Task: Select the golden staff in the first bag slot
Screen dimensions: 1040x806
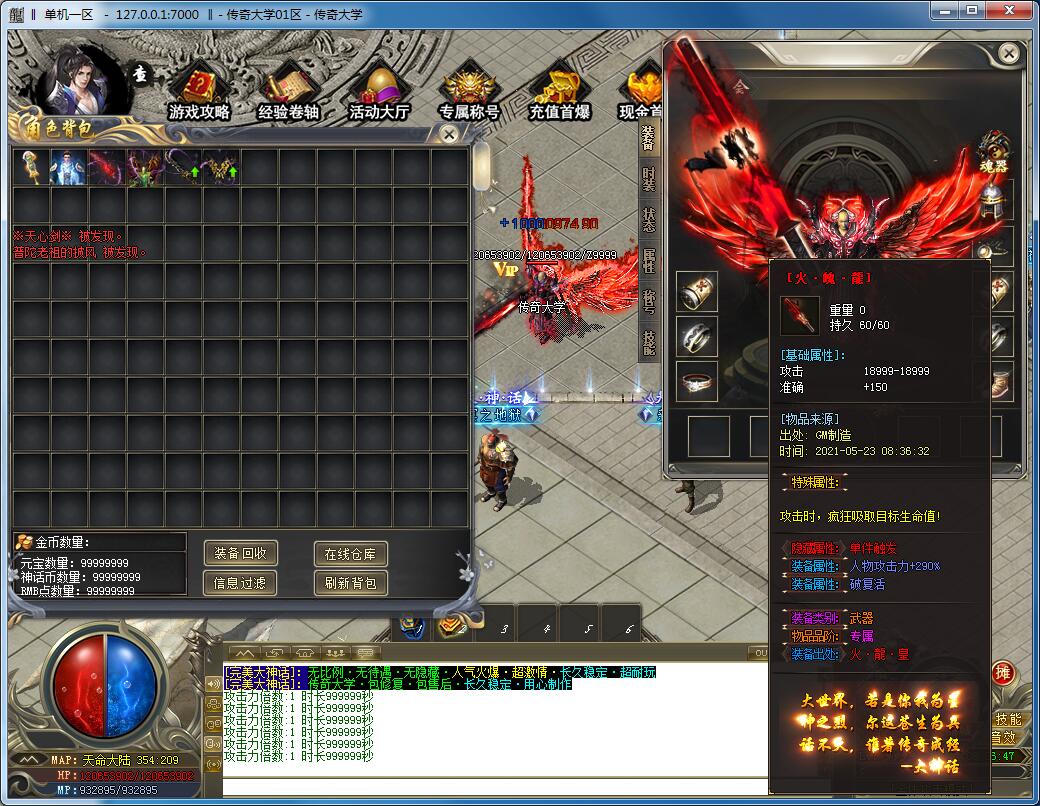Action: coord(31,167)
